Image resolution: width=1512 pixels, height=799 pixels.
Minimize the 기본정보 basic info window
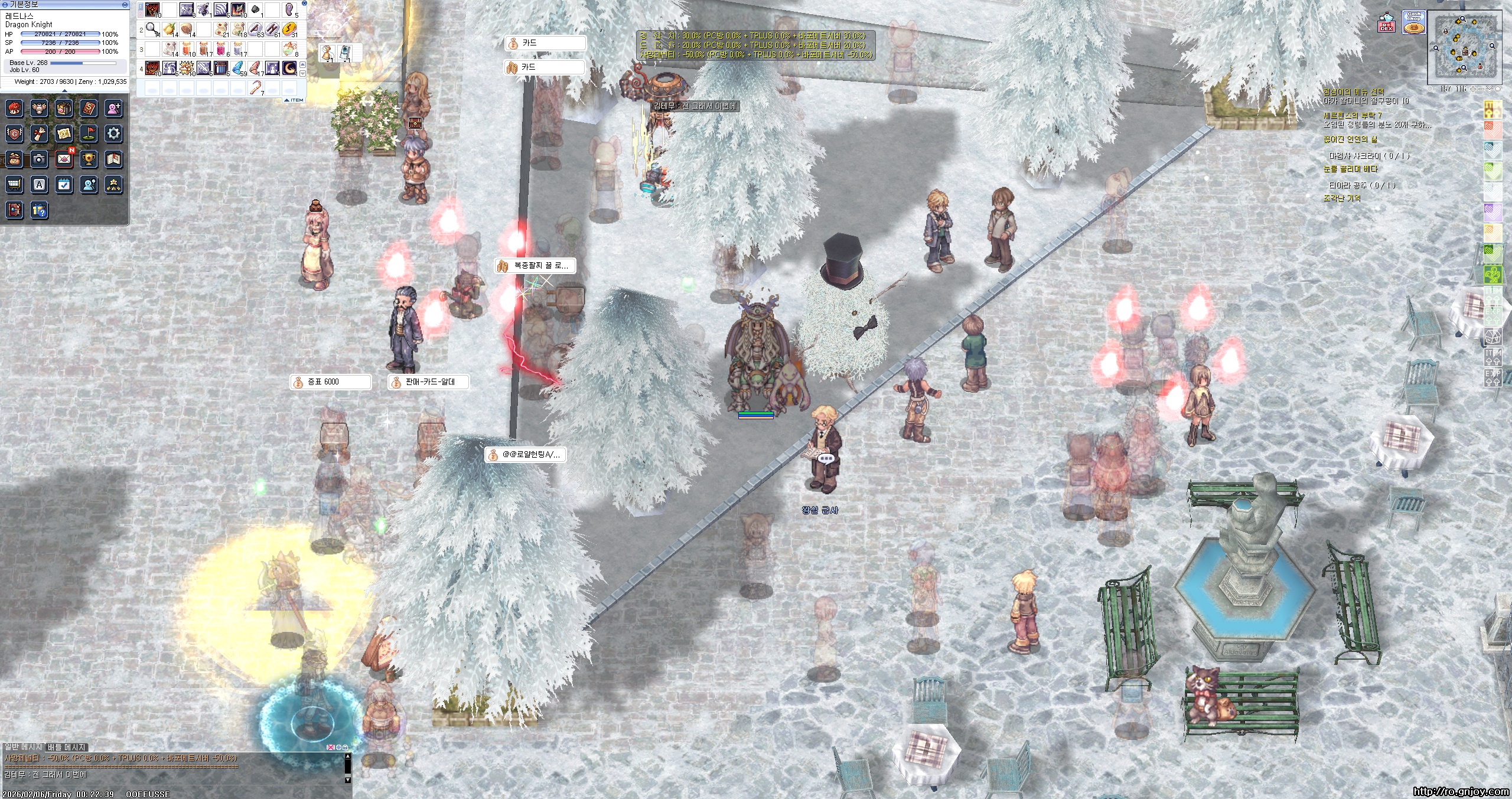pos(125,4)
